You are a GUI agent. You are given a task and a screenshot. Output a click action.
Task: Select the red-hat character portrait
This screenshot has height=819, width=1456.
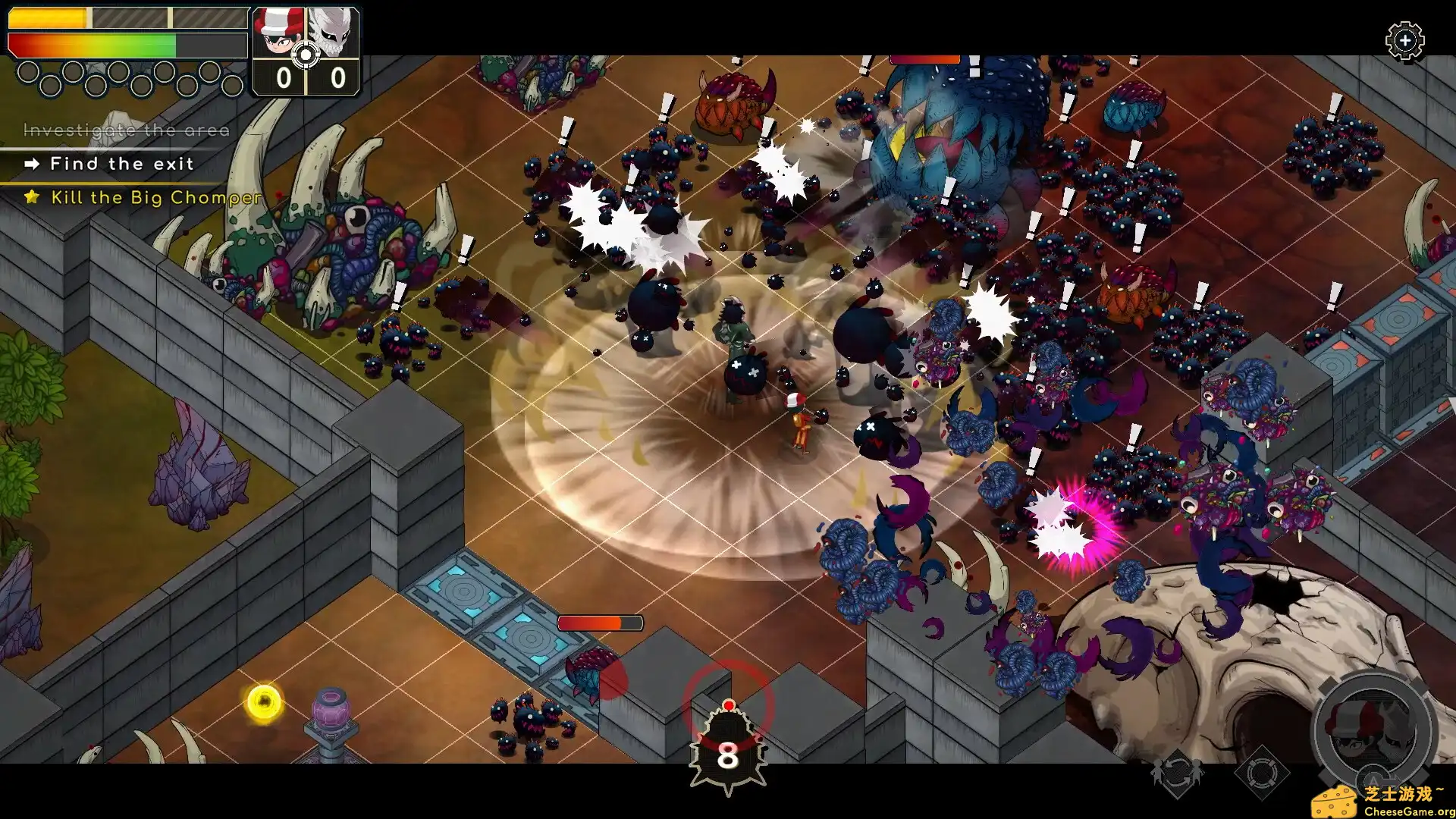pyautogui.click(x=278, y=32)
